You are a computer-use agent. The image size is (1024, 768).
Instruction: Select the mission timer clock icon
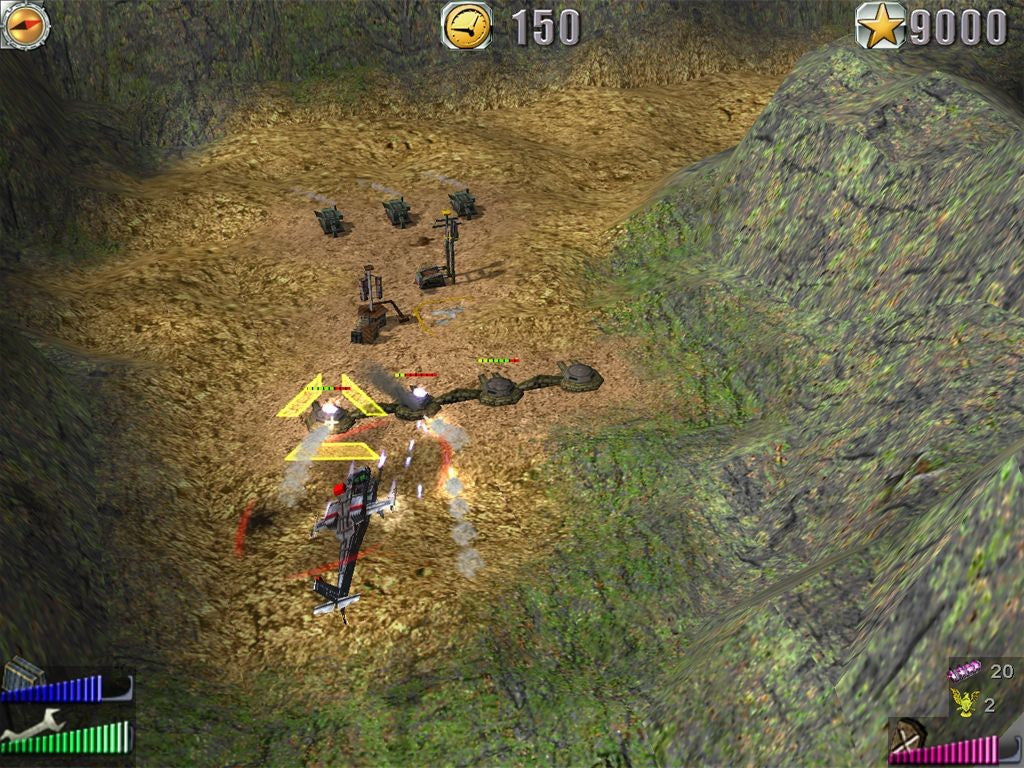467,25
